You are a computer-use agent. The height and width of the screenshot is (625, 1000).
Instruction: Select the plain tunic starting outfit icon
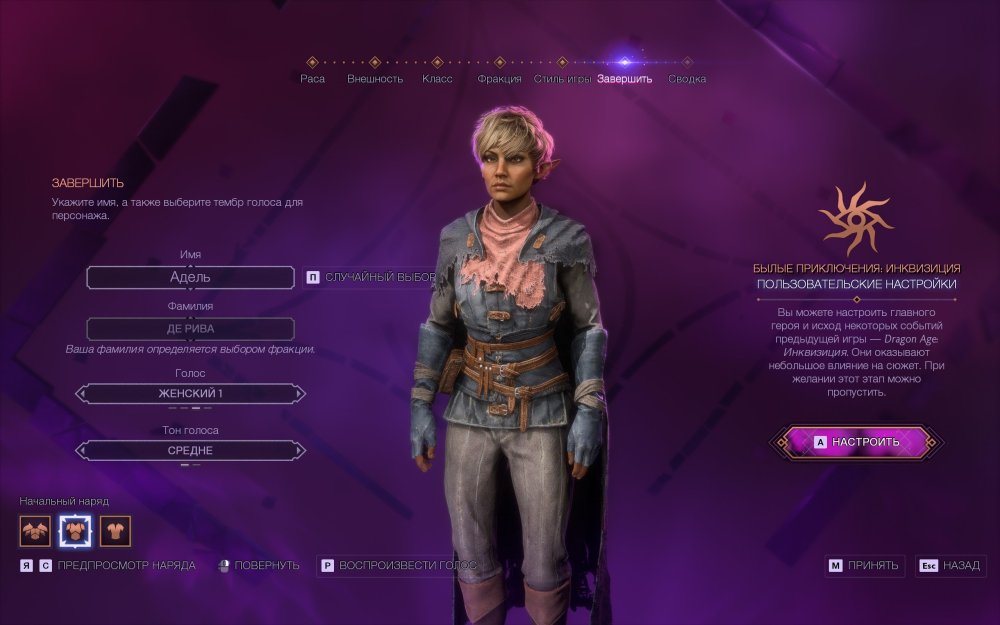click(x=115, y=531)
